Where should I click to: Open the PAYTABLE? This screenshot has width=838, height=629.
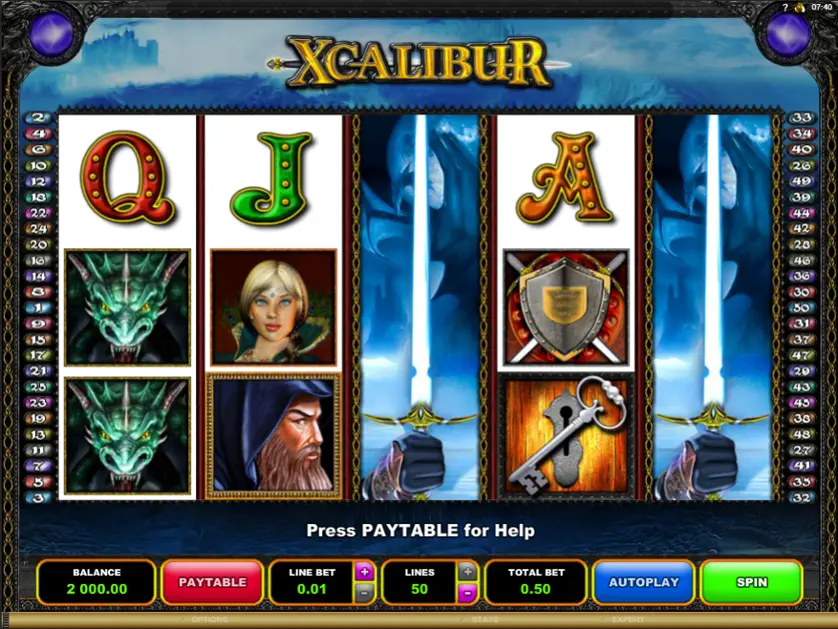pos(211,581)
